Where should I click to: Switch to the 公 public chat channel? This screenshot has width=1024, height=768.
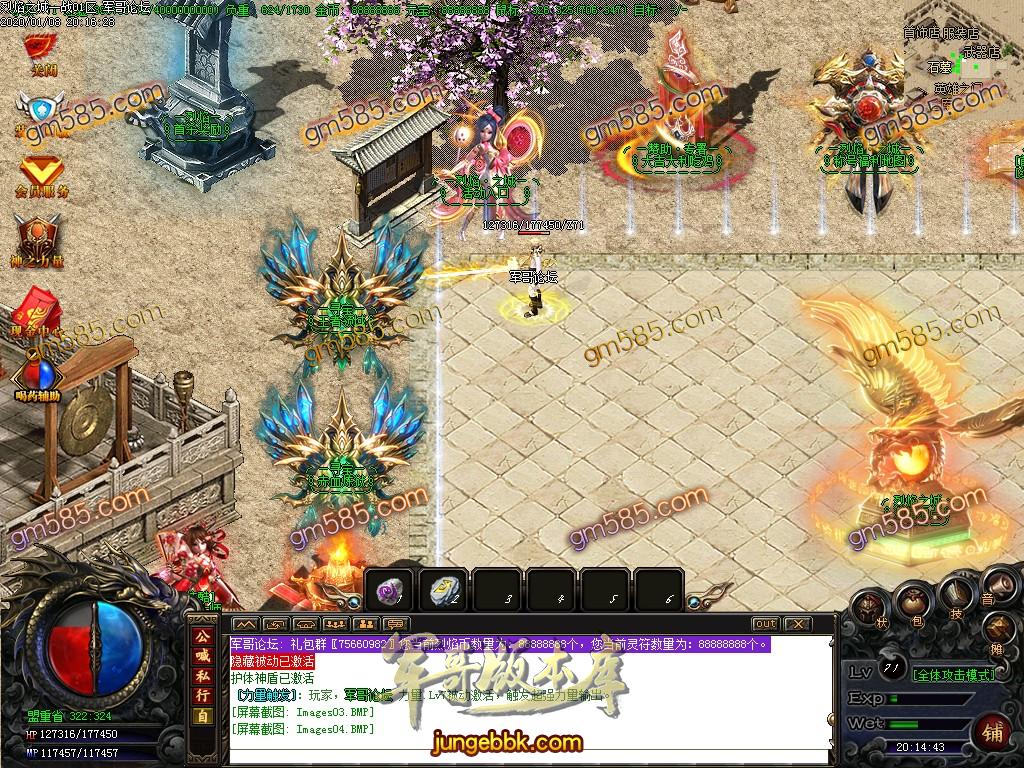[x=203, y=633]
